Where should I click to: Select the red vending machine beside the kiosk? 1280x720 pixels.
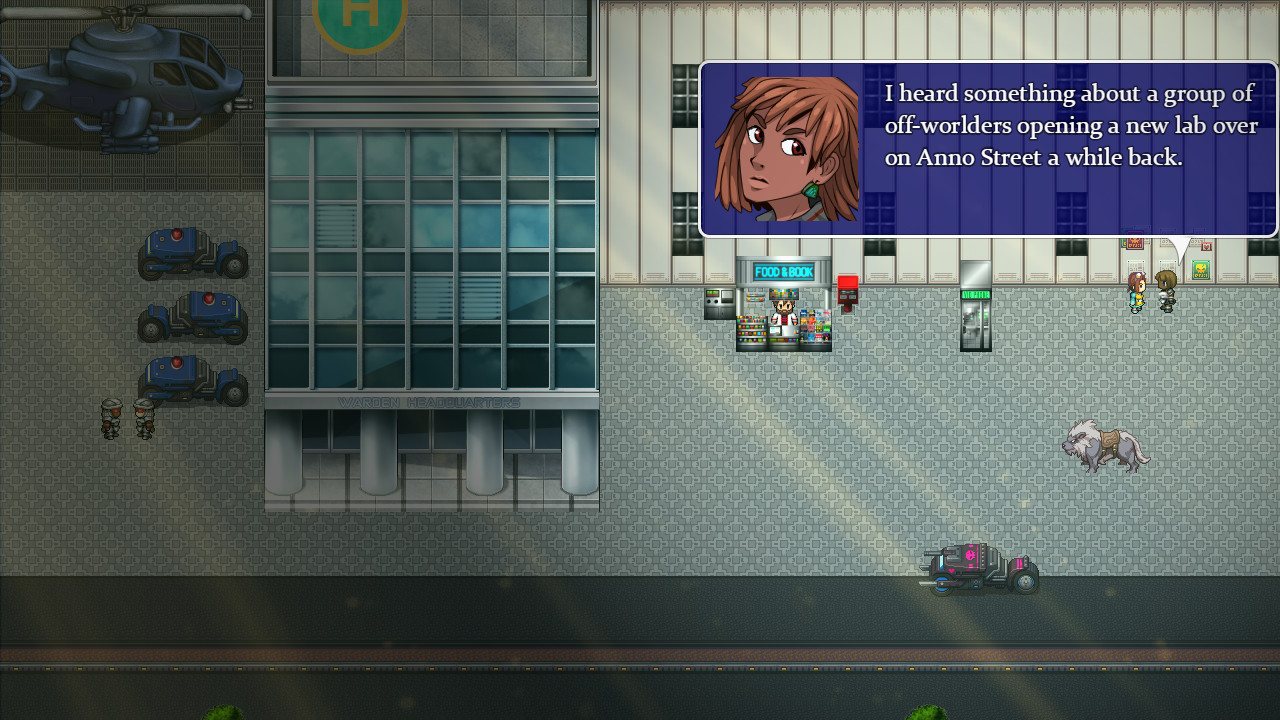[846, 290]
